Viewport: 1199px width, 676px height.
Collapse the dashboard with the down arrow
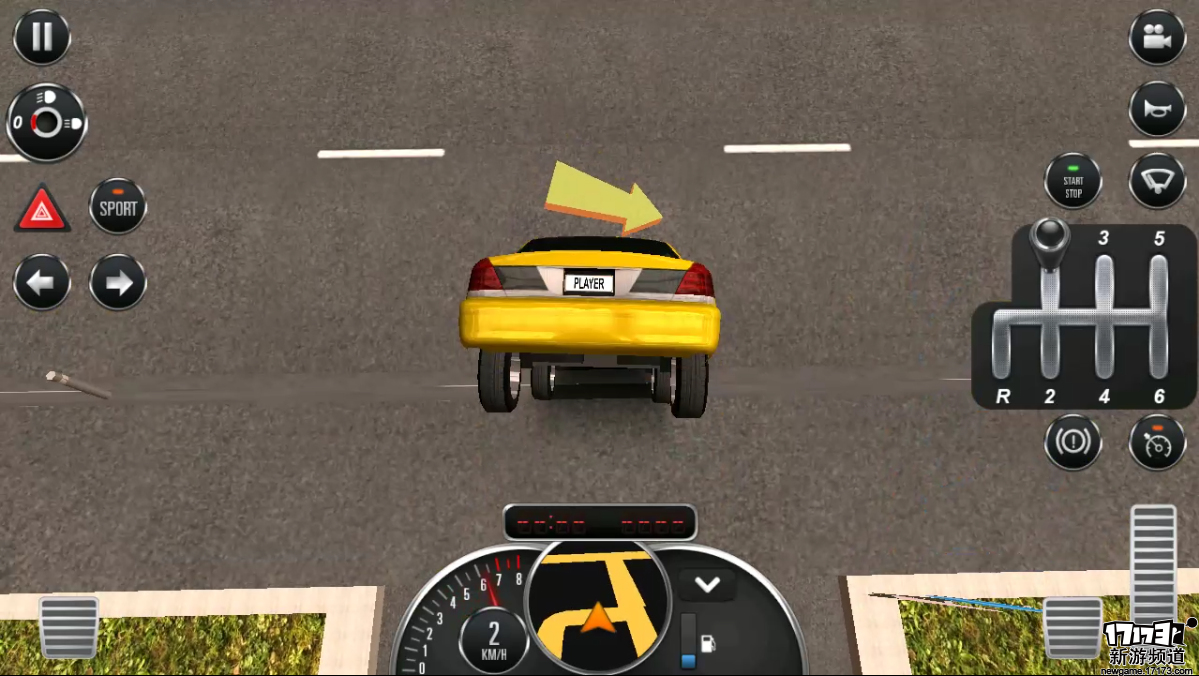(x=707, y=585)
